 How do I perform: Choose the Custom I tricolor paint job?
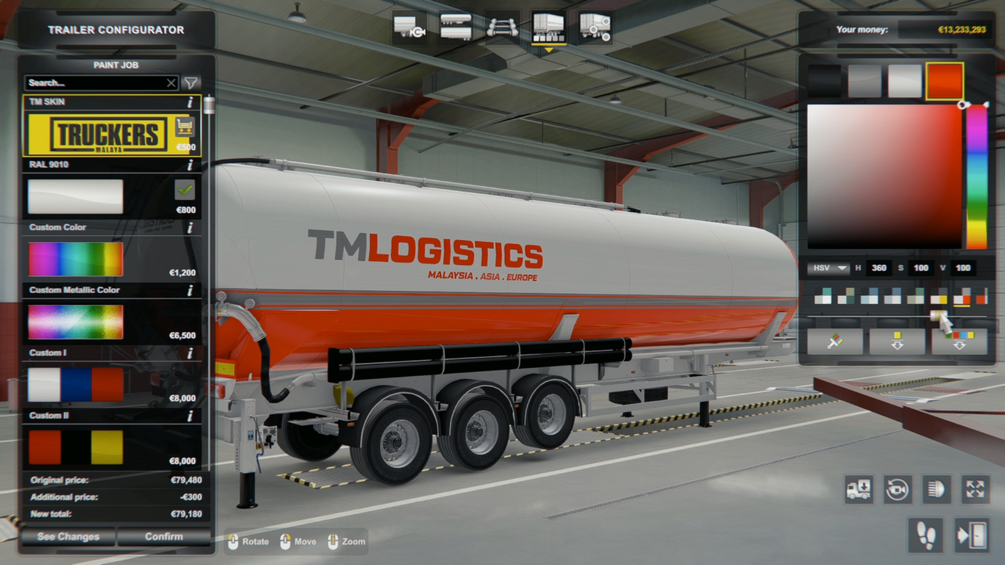click(x=76, y=385)
